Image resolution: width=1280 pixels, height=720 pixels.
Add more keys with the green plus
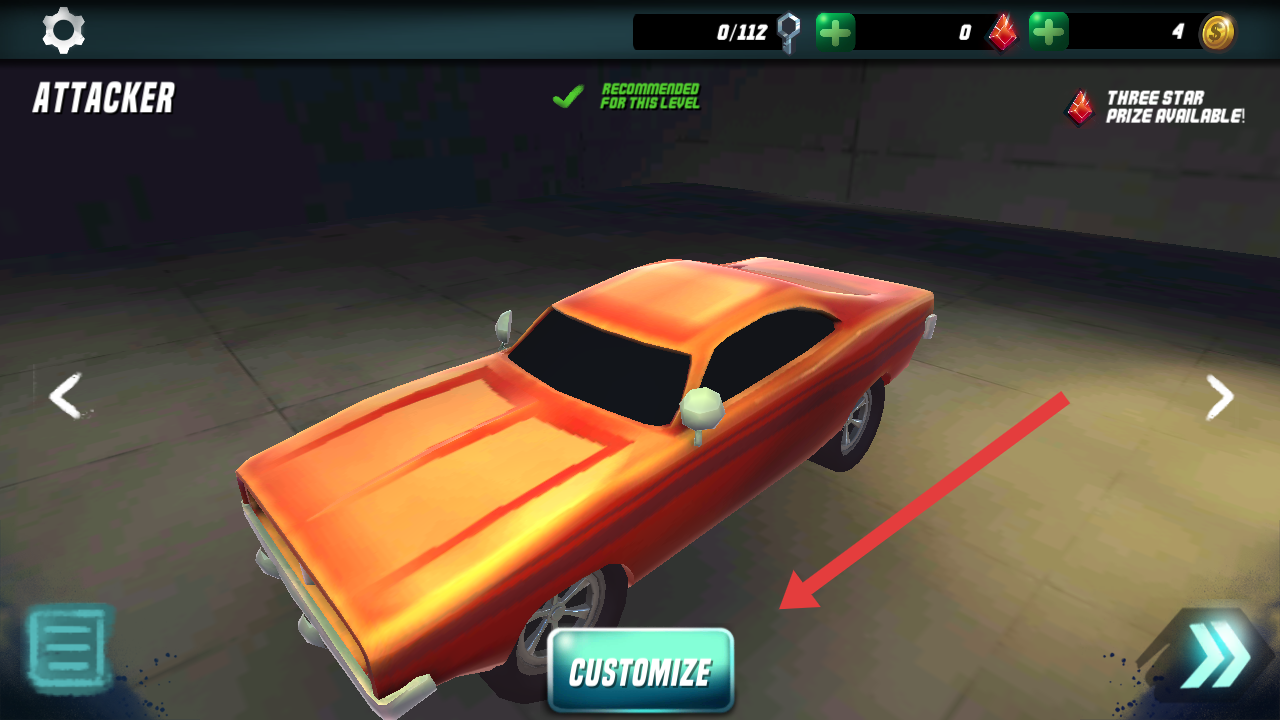835,32
